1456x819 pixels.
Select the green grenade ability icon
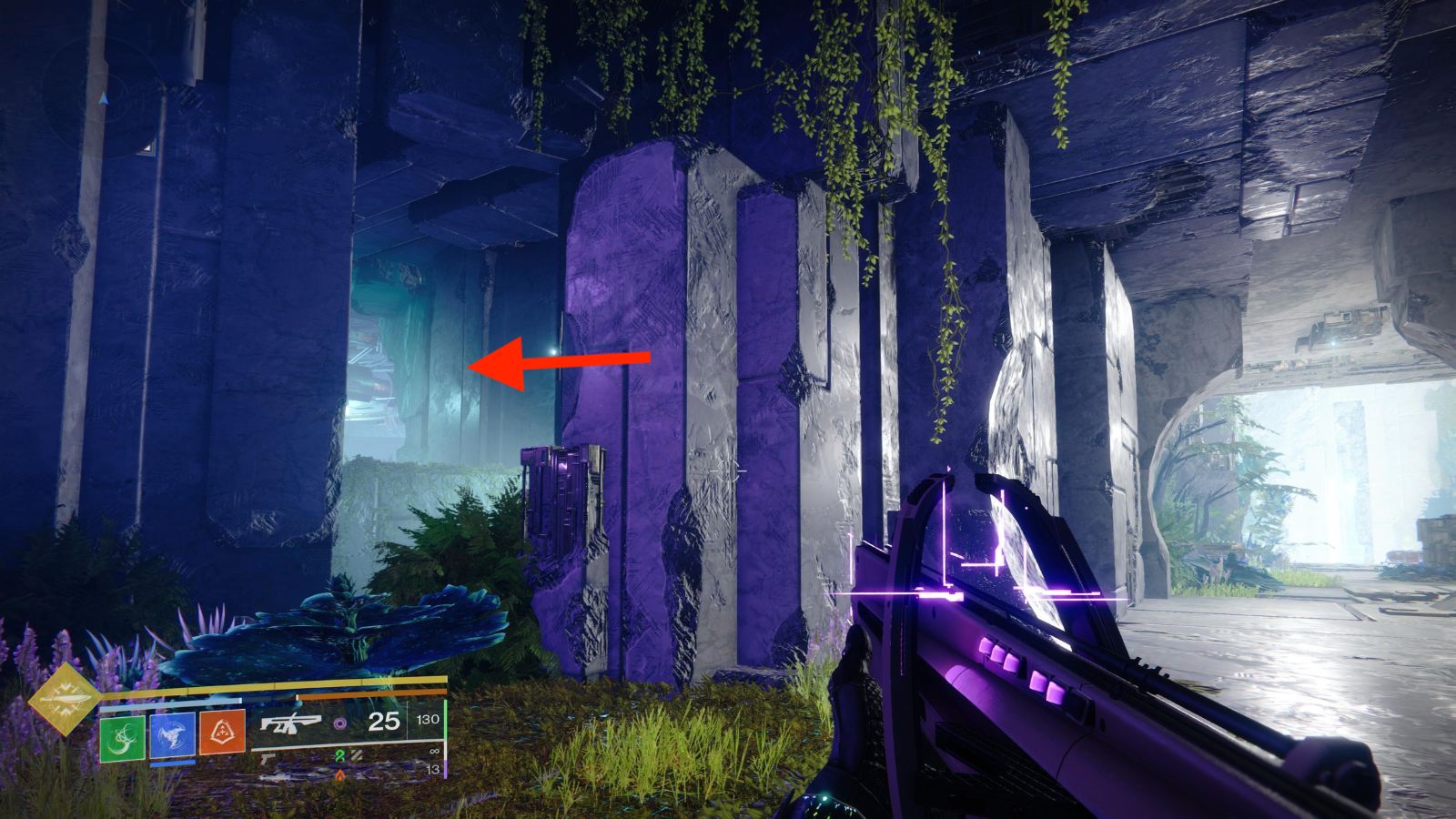pyautogui.click(x=122, y=739)
